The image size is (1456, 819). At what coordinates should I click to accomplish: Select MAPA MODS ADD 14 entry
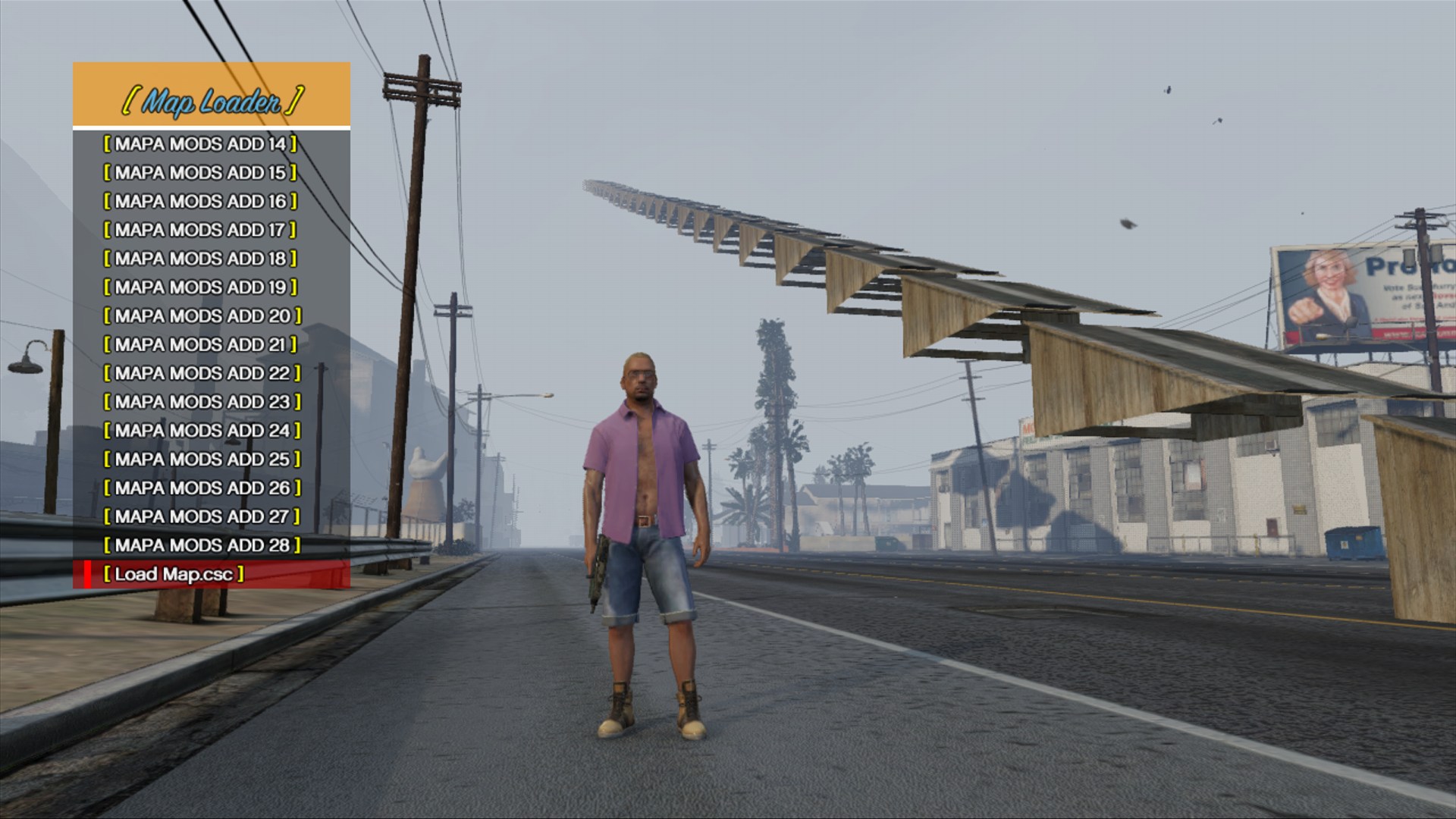[200, 144]
